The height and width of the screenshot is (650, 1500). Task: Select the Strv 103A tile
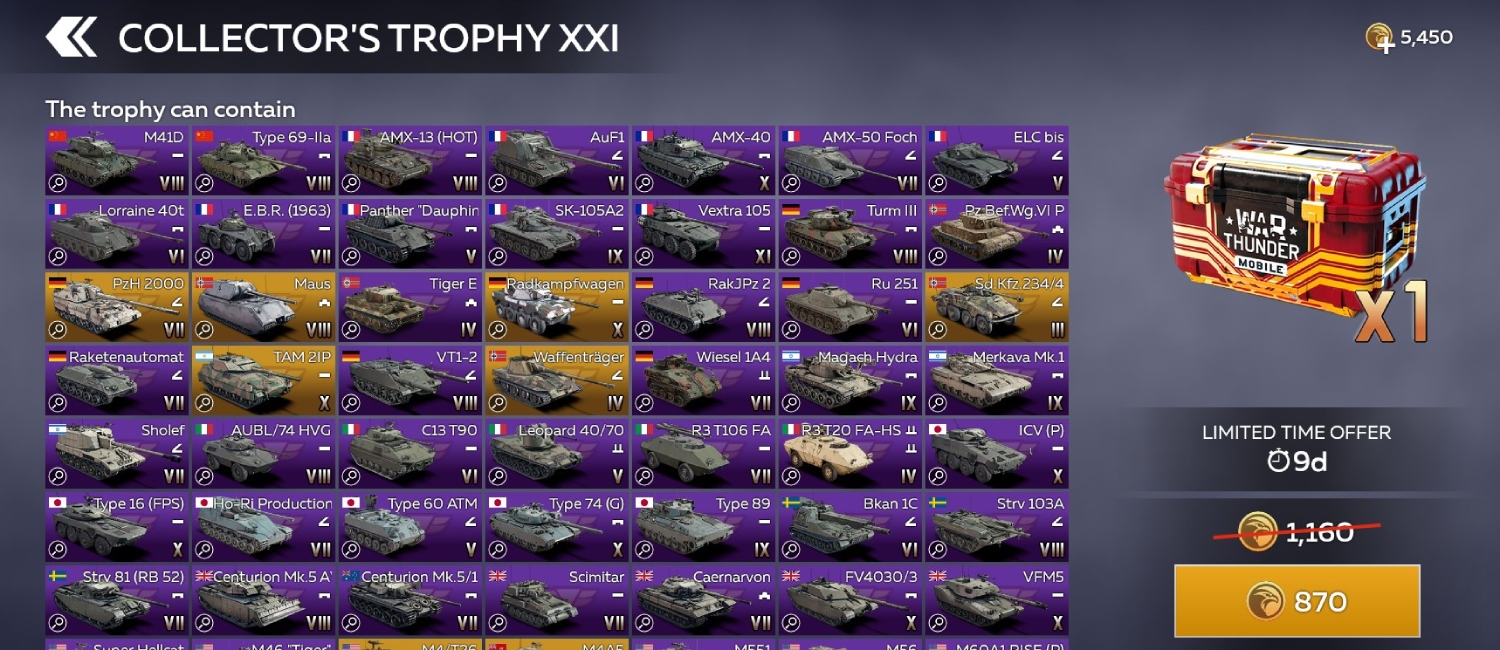[996, 526]
